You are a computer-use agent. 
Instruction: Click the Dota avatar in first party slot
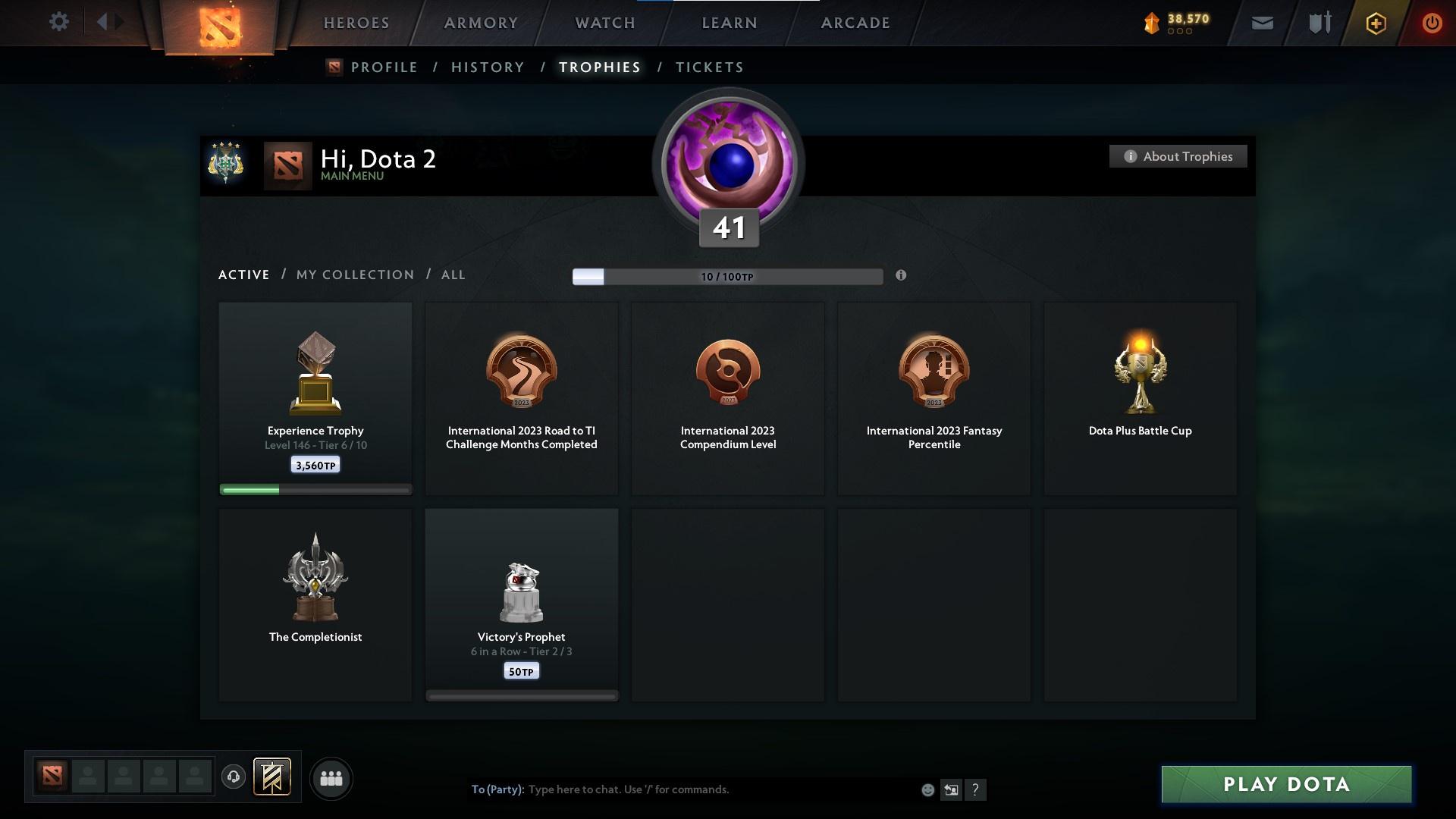pyautogui.click(x=52, y=775)
